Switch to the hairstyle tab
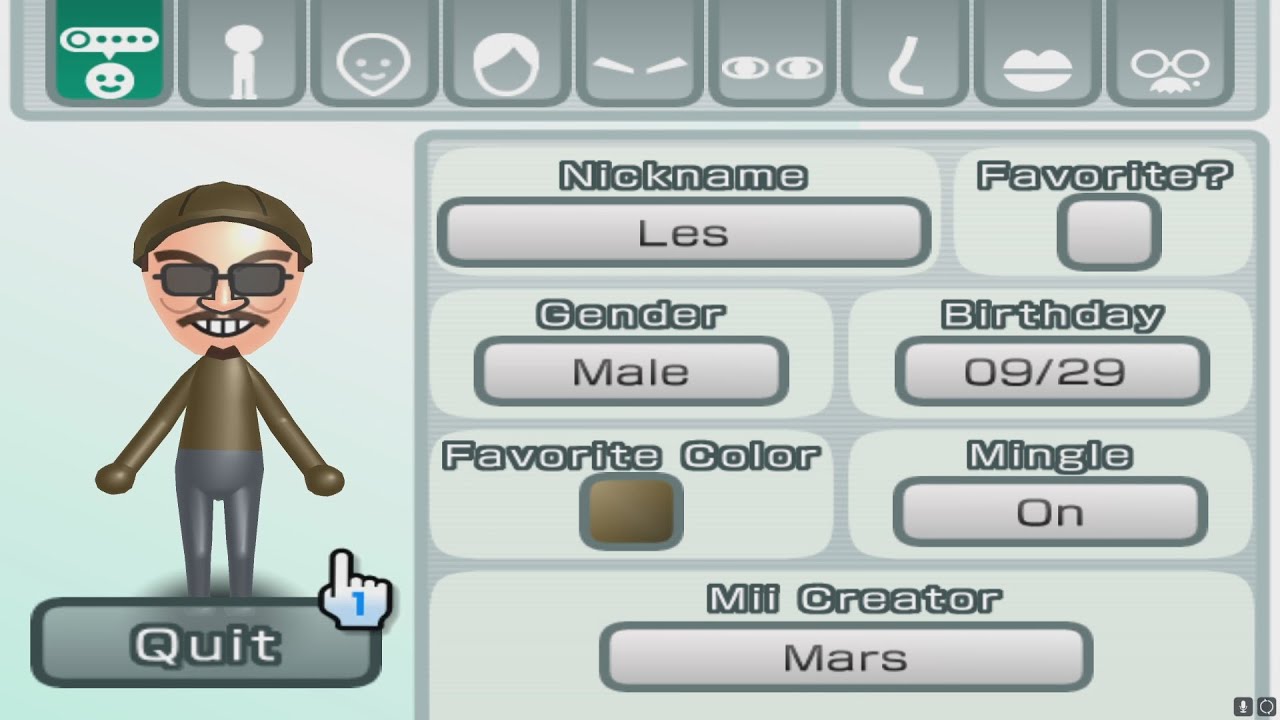 tap(506, 53)
